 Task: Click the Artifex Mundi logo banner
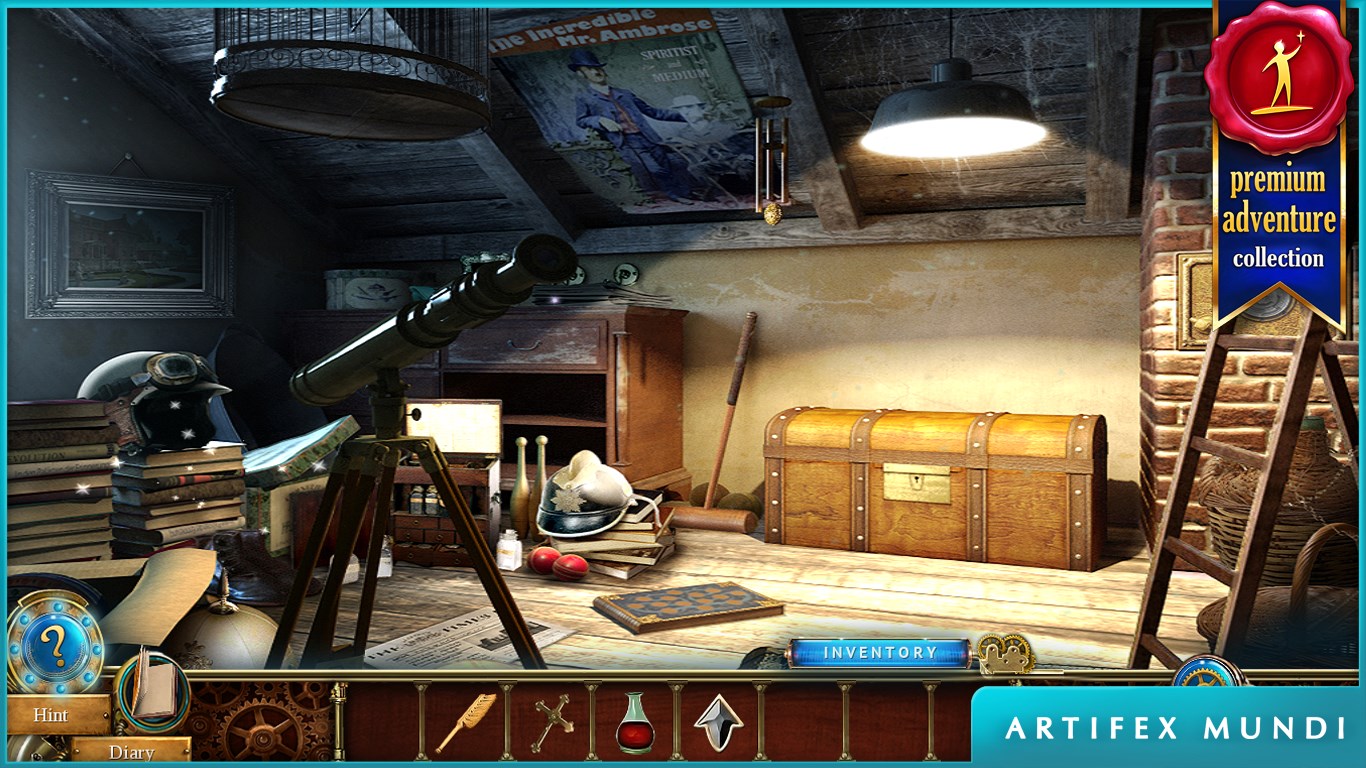pos(1175,728)
